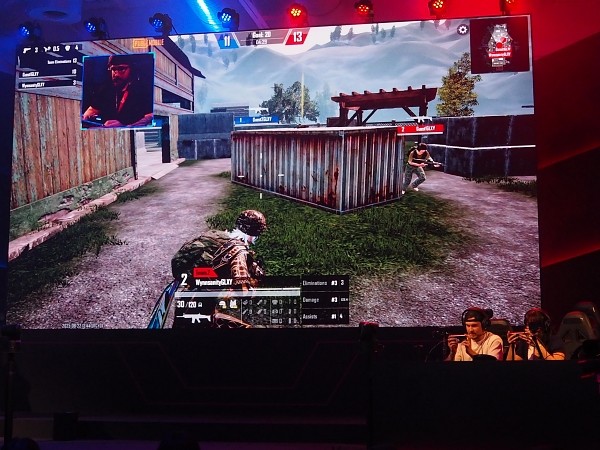Click the blue teammate name tag
This screenshot has height=450, width=600.
[x=257, y=119]
